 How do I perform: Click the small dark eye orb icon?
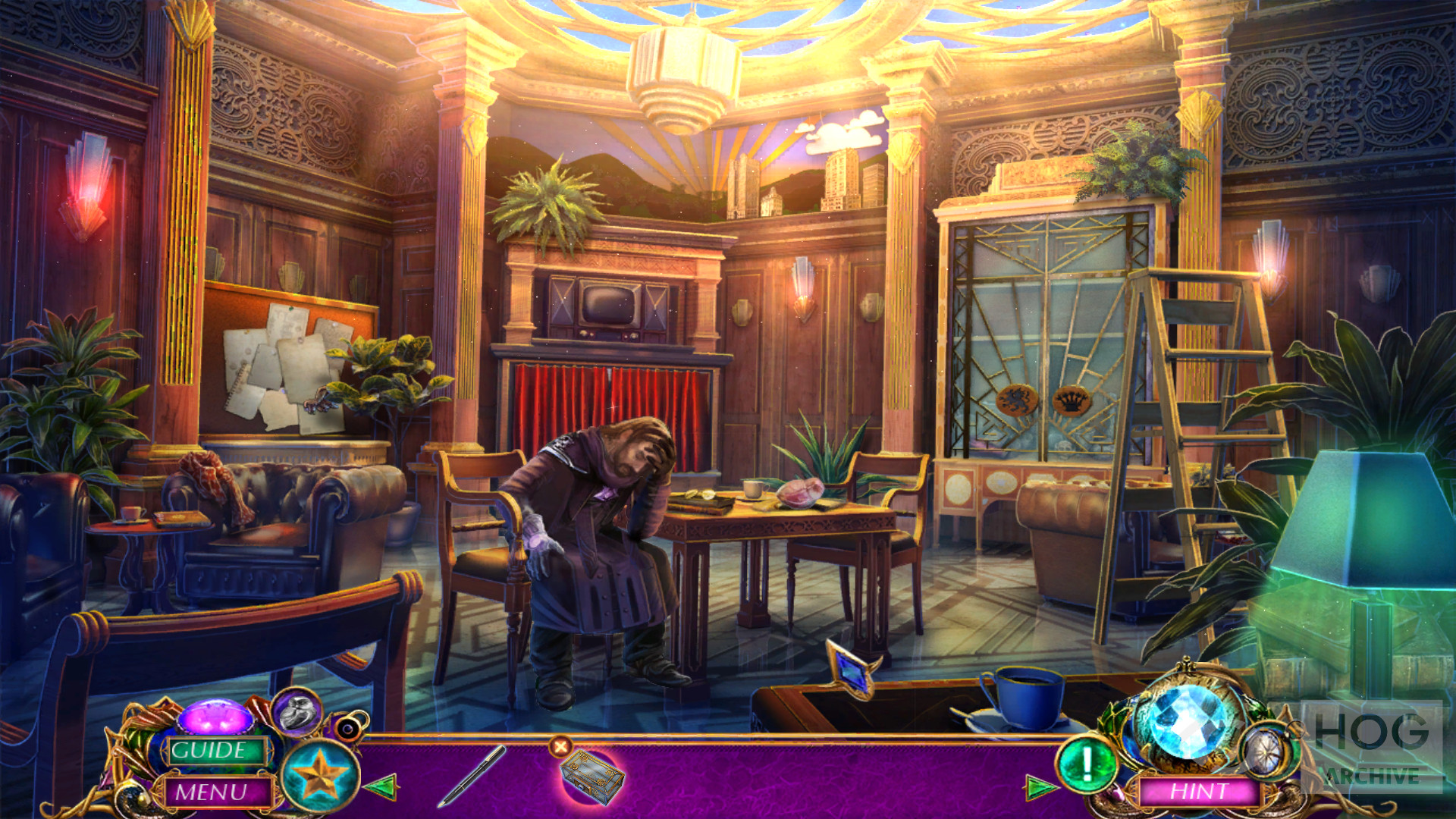tap(349, 729)
